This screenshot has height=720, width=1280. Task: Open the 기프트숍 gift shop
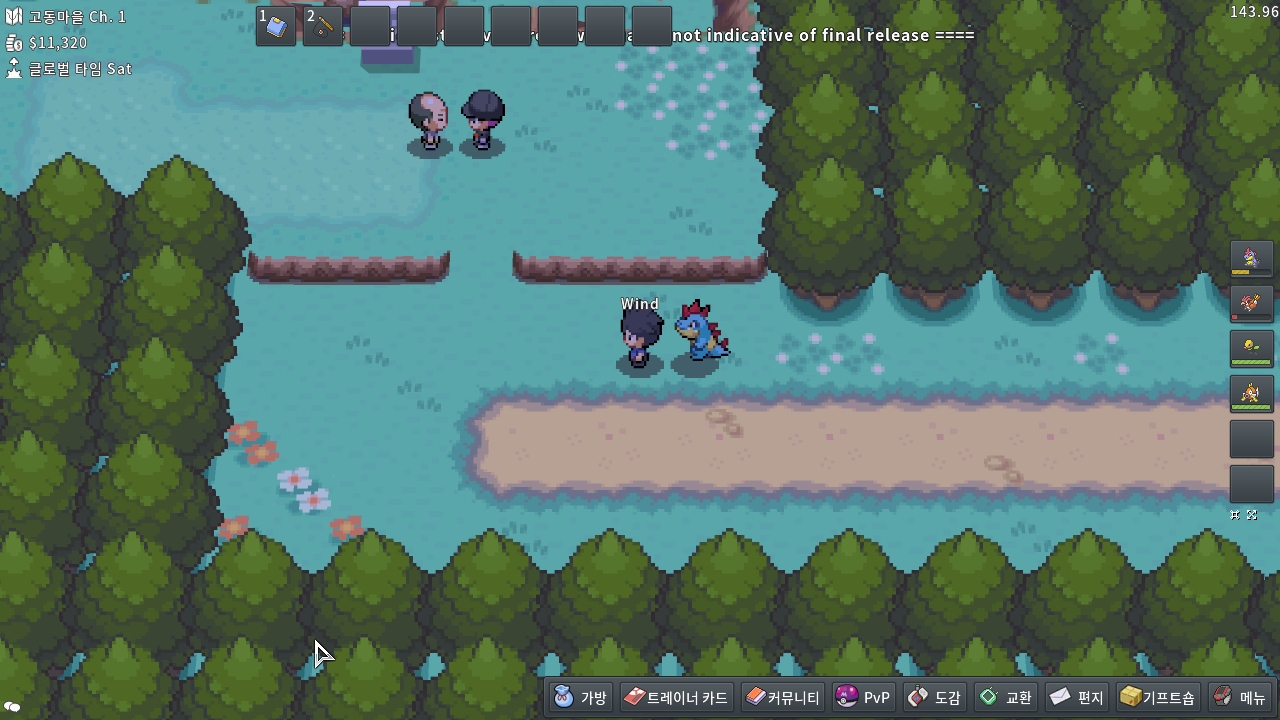(1157, 697)
